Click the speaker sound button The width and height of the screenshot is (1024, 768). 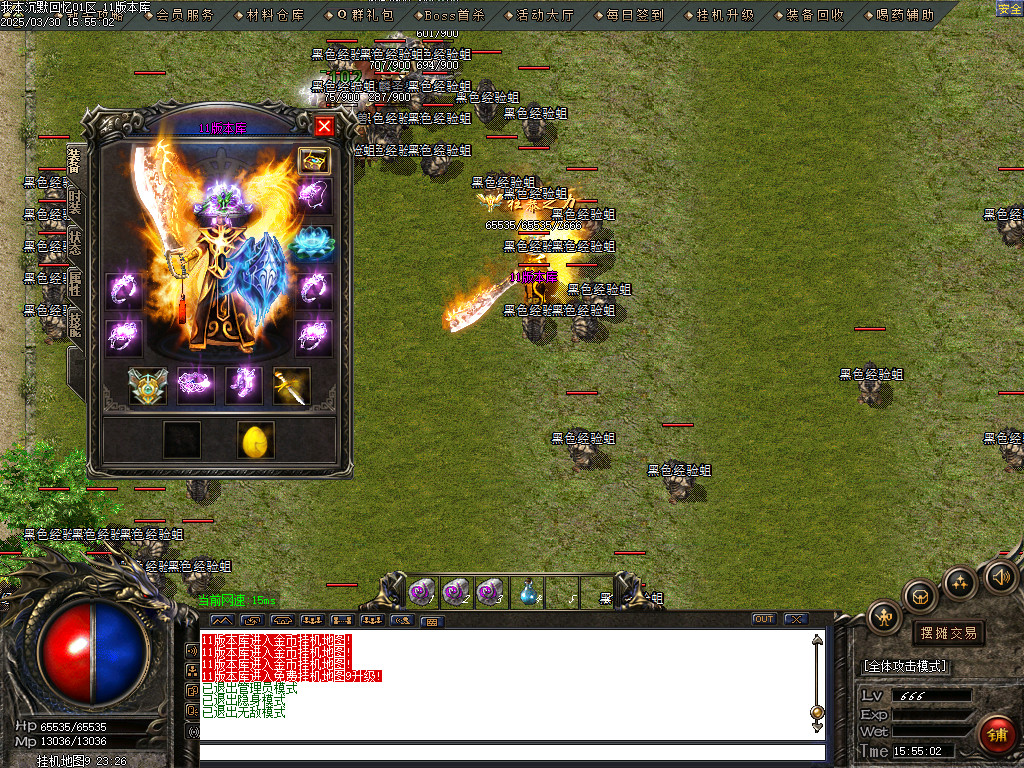(1001, 577)
